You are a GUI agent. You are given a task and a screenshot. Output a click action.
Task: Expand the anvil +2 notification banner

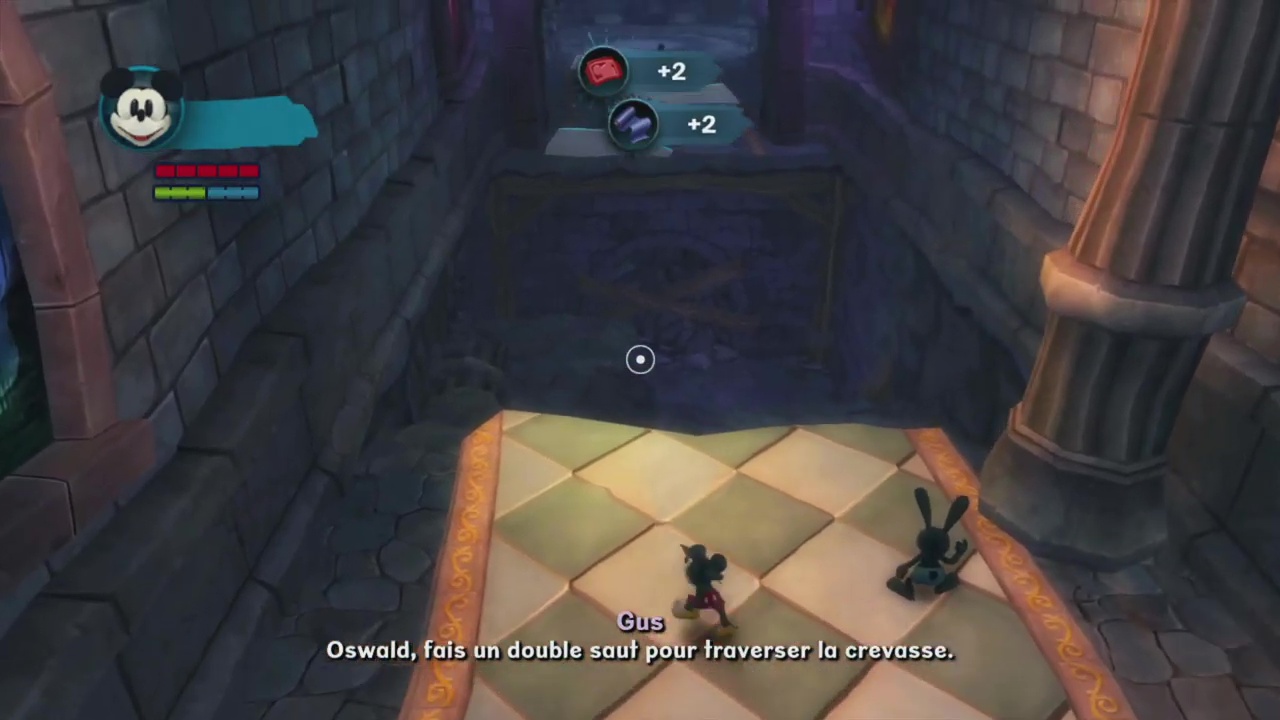(680, 124)
